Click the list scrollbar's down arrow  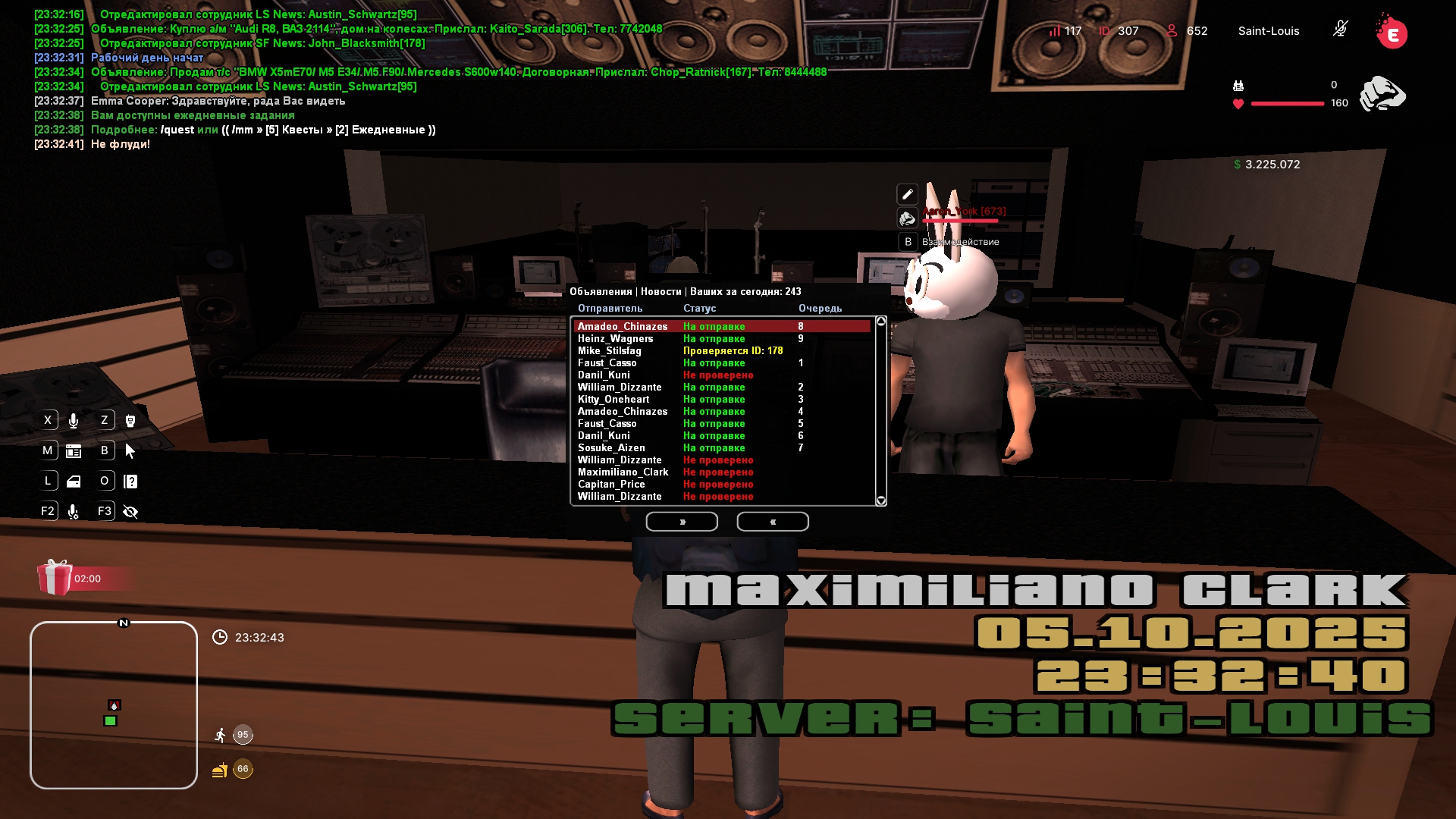click(881, 500)
